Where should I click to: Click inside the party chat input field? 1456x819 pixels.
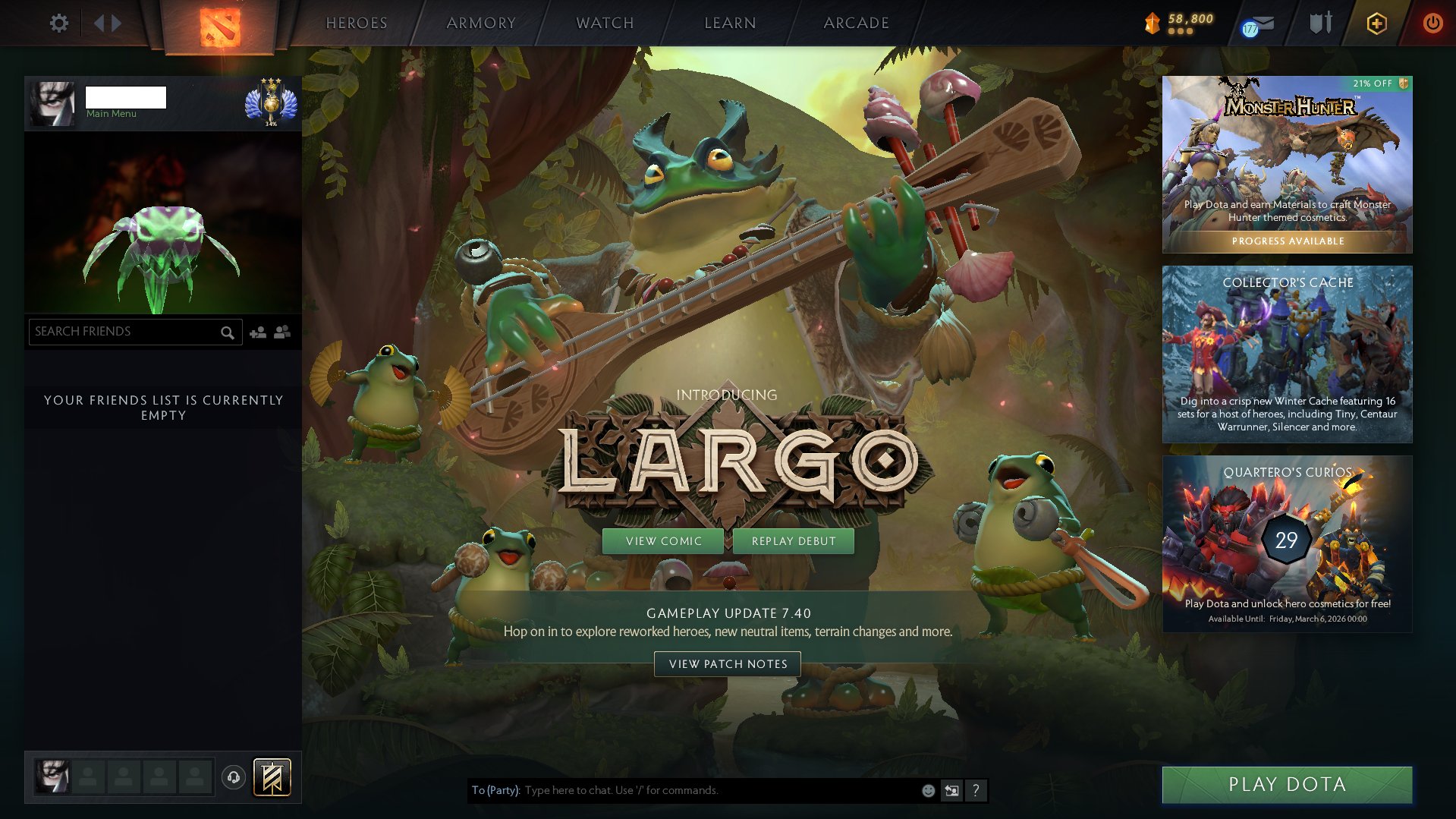[x=683, y=790]
